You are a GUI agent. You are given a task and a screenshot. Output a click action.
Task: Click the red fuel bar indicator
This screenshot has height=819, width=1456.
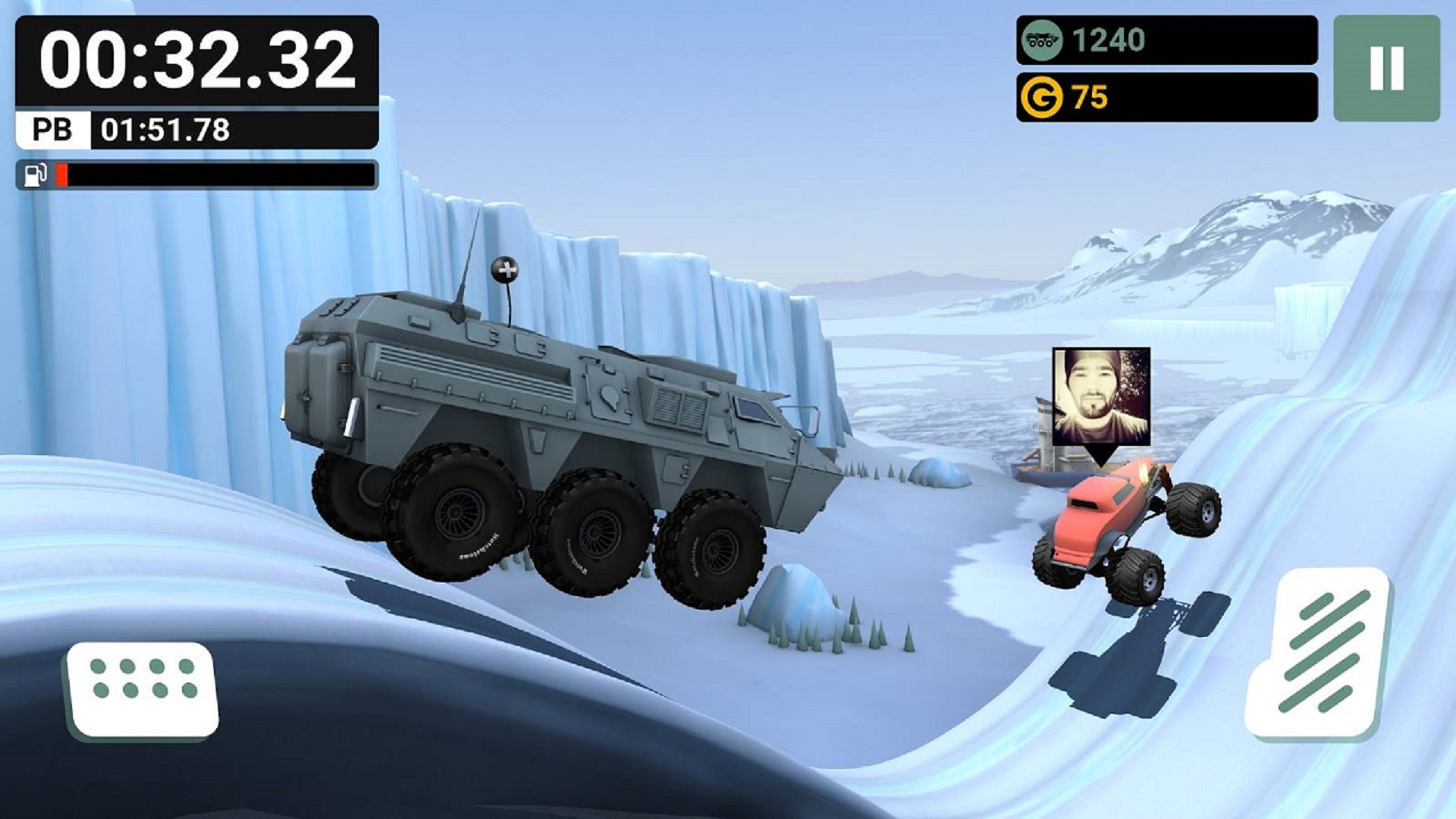(x=61, y=175)
